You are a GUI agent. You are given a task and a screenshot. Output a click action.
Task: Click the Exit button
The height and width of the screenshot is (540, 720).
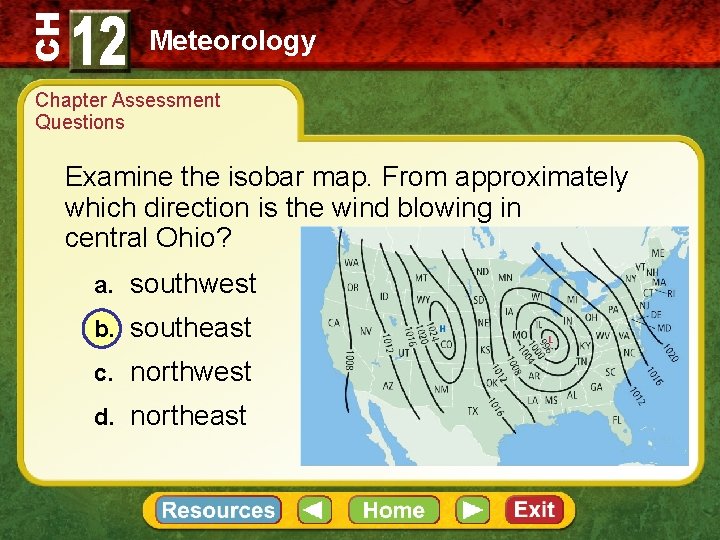pos(534,510)
